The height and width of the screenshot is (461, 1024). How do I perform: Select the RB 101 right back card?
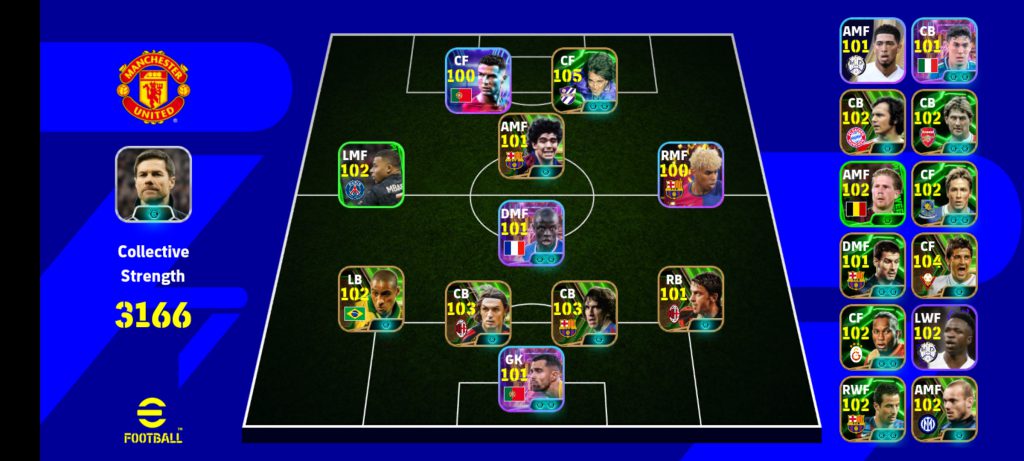pos(690,298)
